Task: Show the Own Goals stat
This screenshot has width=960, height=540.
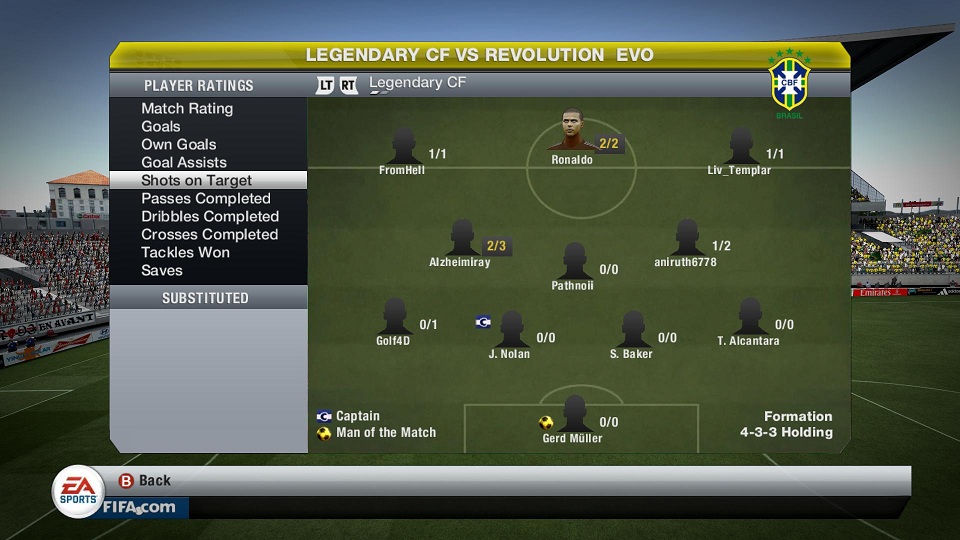Action: pyautogui.click(x=179, y=144)
